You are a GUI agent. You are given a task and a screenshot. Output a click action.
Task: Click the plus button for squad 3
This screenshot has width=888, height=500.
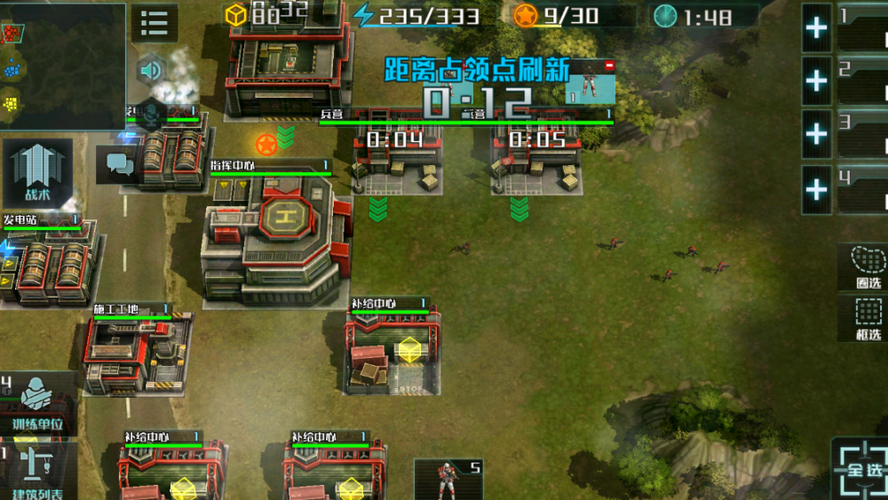point(817,134)
